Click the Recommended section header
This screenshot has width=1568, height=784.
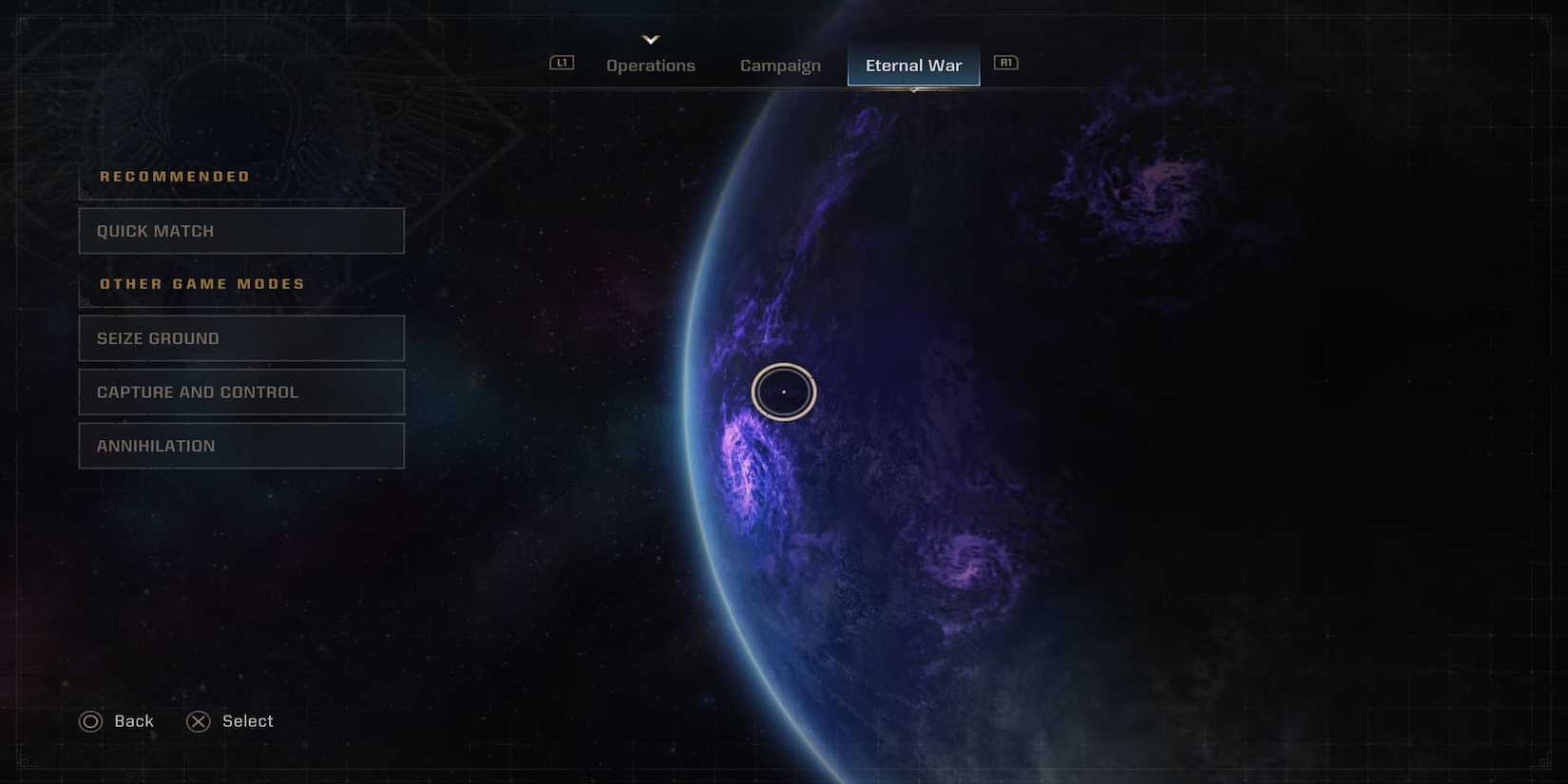175,176
